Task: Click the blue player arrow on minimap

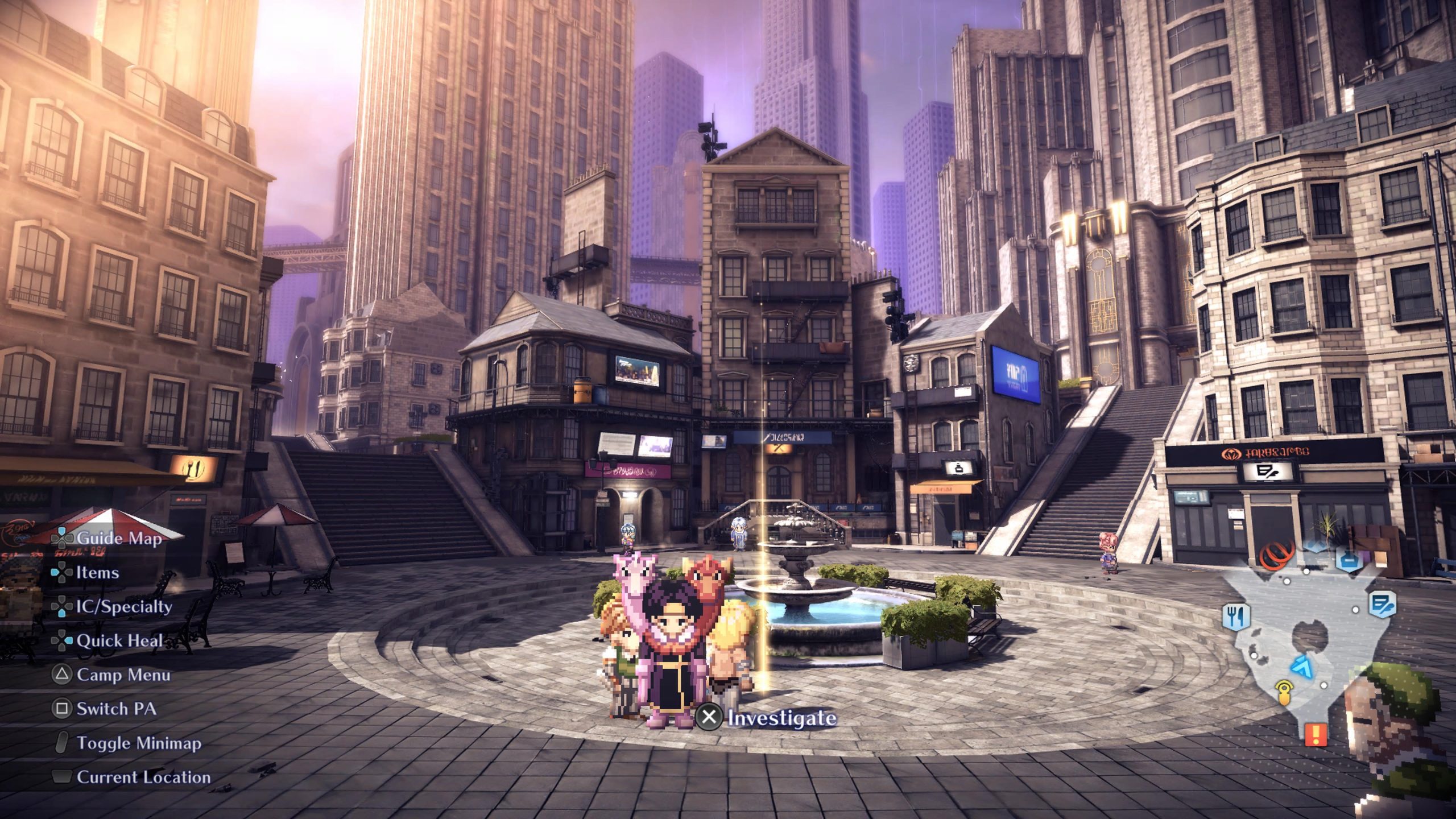Action: pos(1301,666)
